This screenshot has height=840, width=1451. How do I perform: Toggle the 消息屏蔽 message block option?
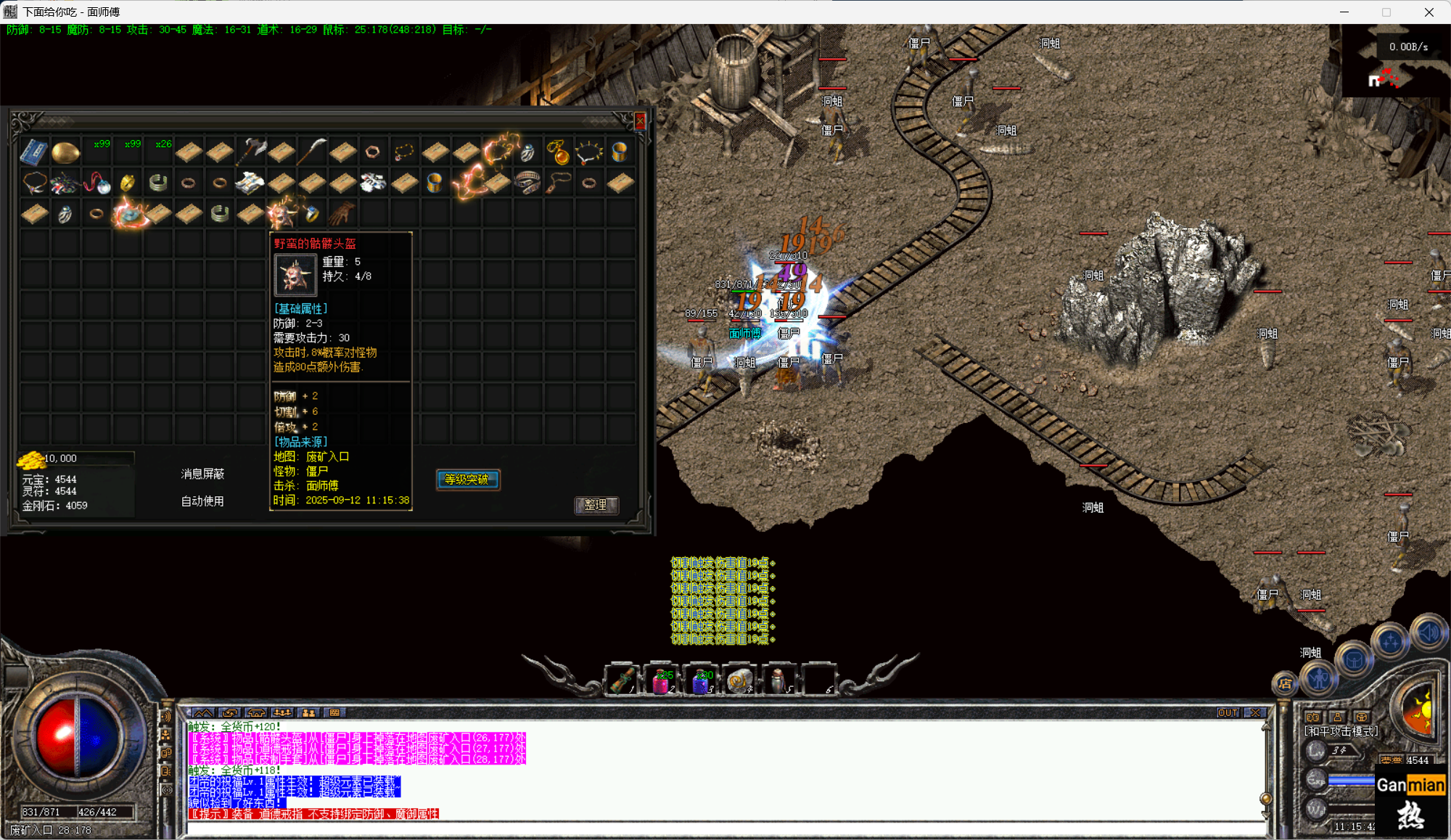tap(202, 474)
